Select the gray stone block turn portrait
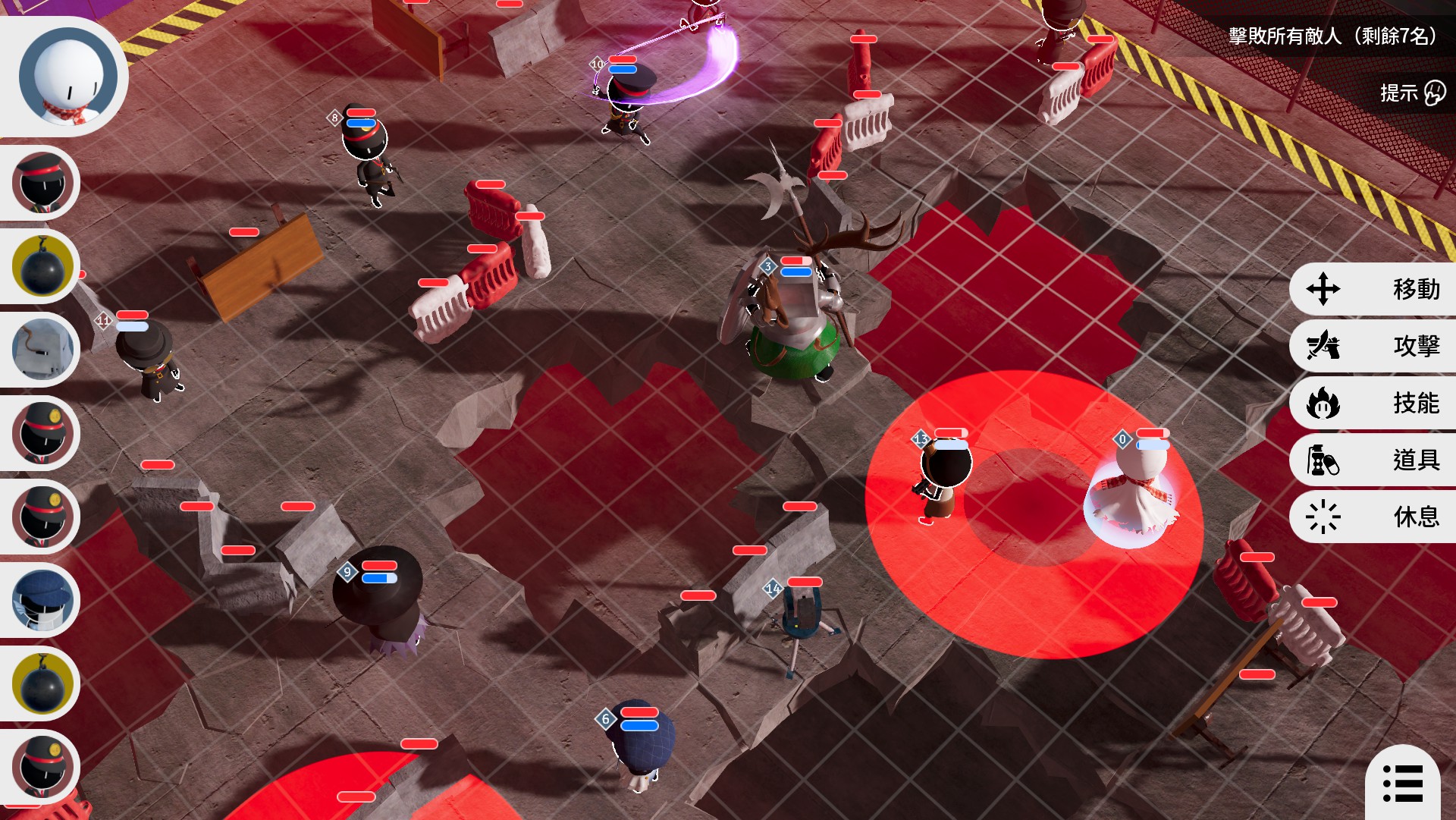The image size is (1456, 820). point(44,350)
